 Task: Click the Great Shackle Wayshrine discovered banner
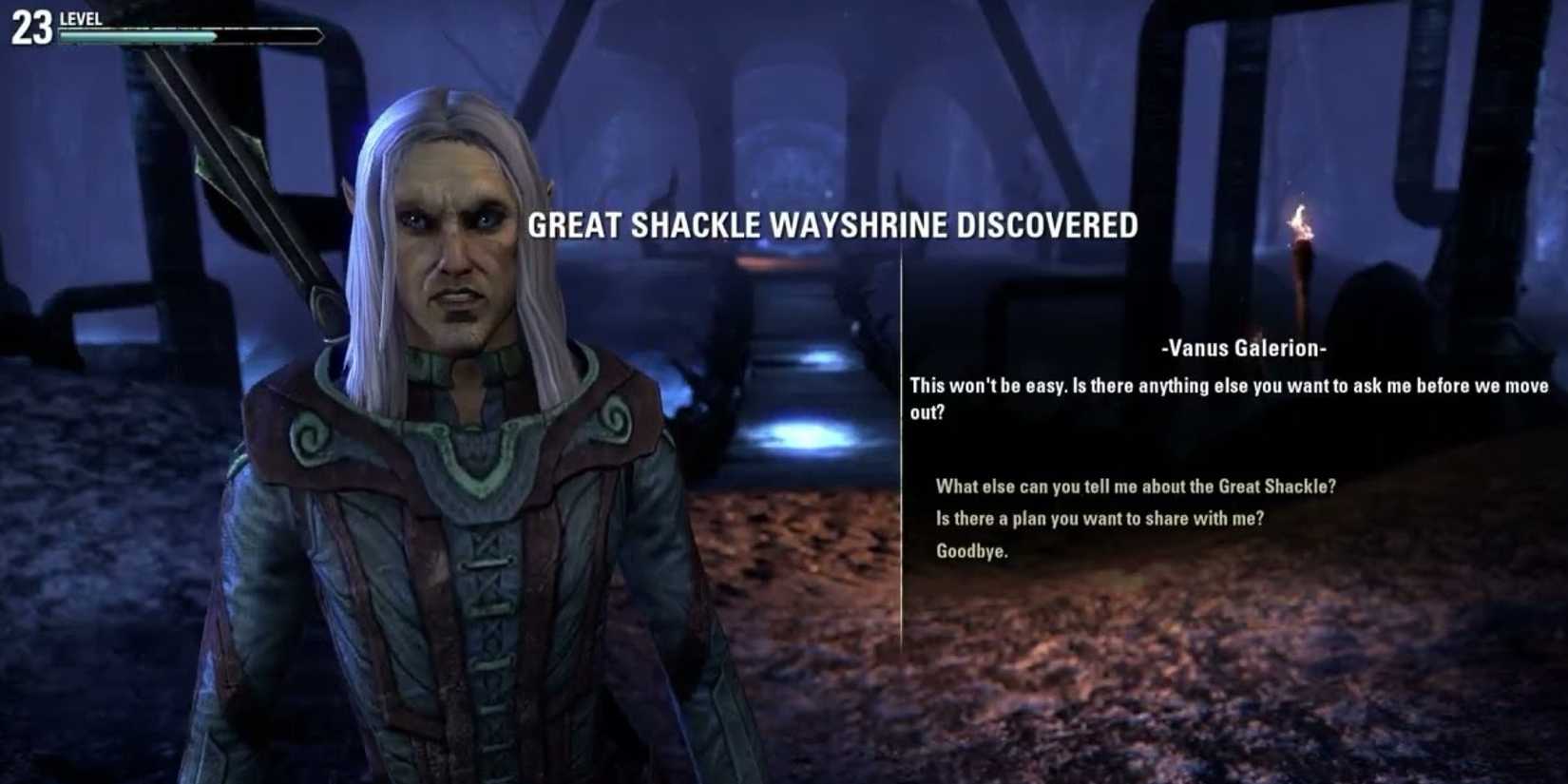[x=834, y=226]
